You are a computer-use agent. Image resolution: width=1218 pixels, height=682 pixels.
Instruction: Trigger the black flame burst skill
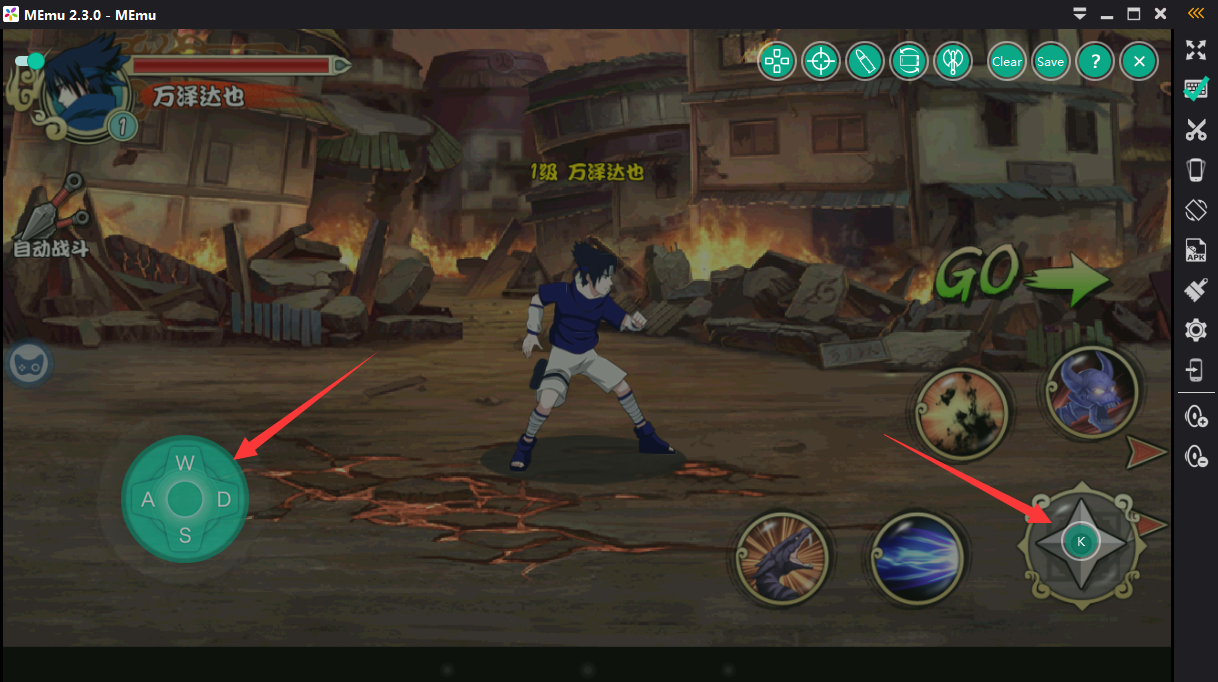point(960,413)
